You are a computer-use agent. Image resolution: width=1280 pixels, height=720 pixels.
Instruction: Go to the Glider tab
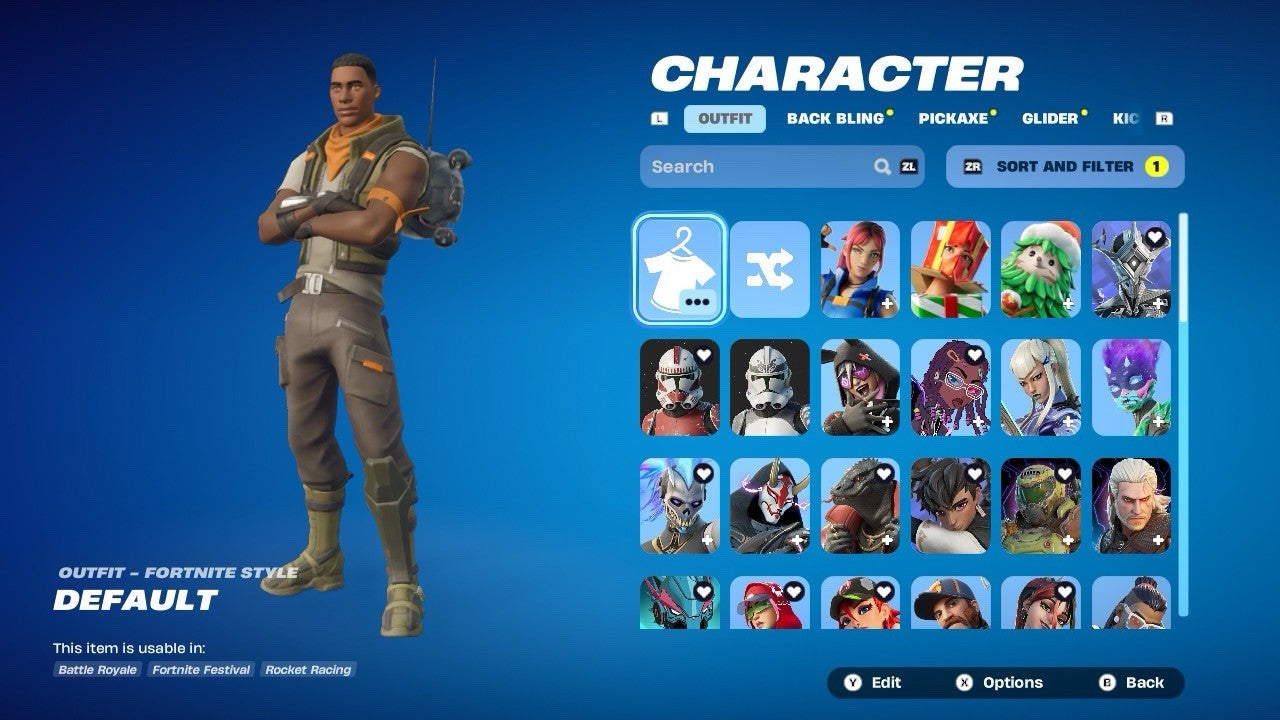pos(1050,119)
